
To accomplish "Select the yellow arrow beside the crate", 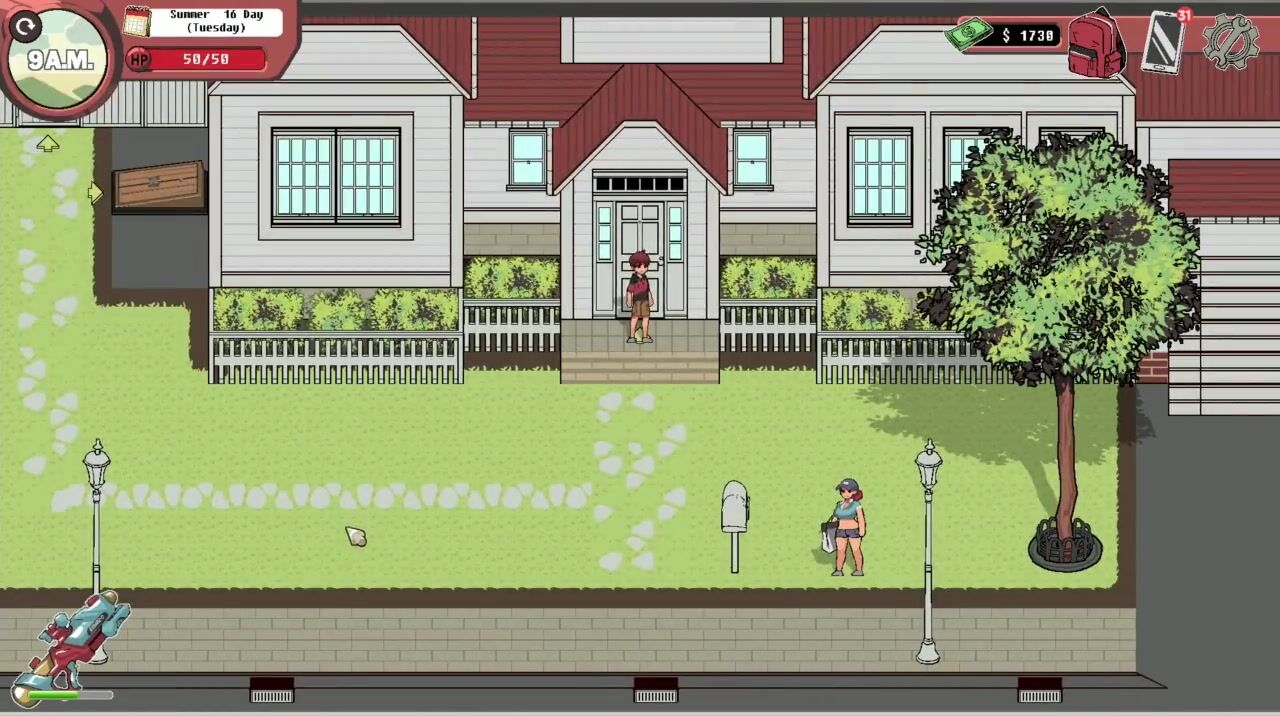I will tap(96, 193).
